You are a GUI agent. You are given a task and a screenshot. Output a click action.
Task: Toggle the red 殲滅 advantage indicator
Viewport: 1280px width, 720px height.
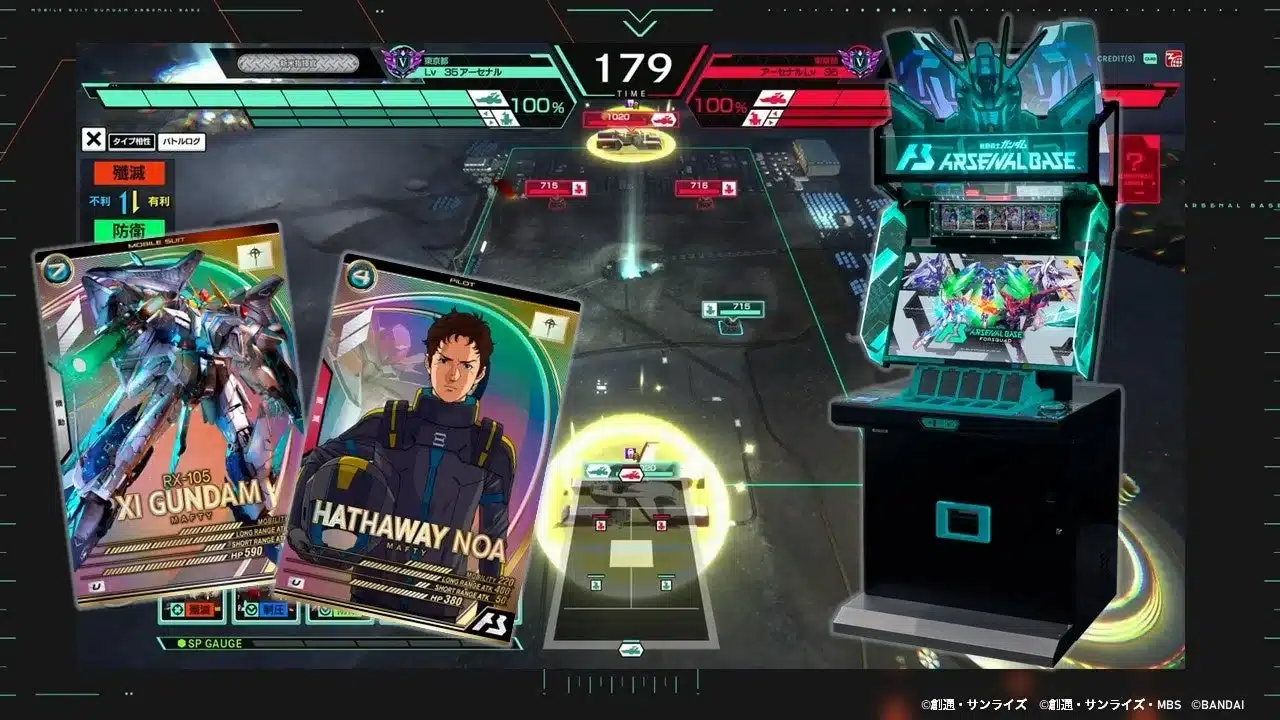[x=129, y=171]
